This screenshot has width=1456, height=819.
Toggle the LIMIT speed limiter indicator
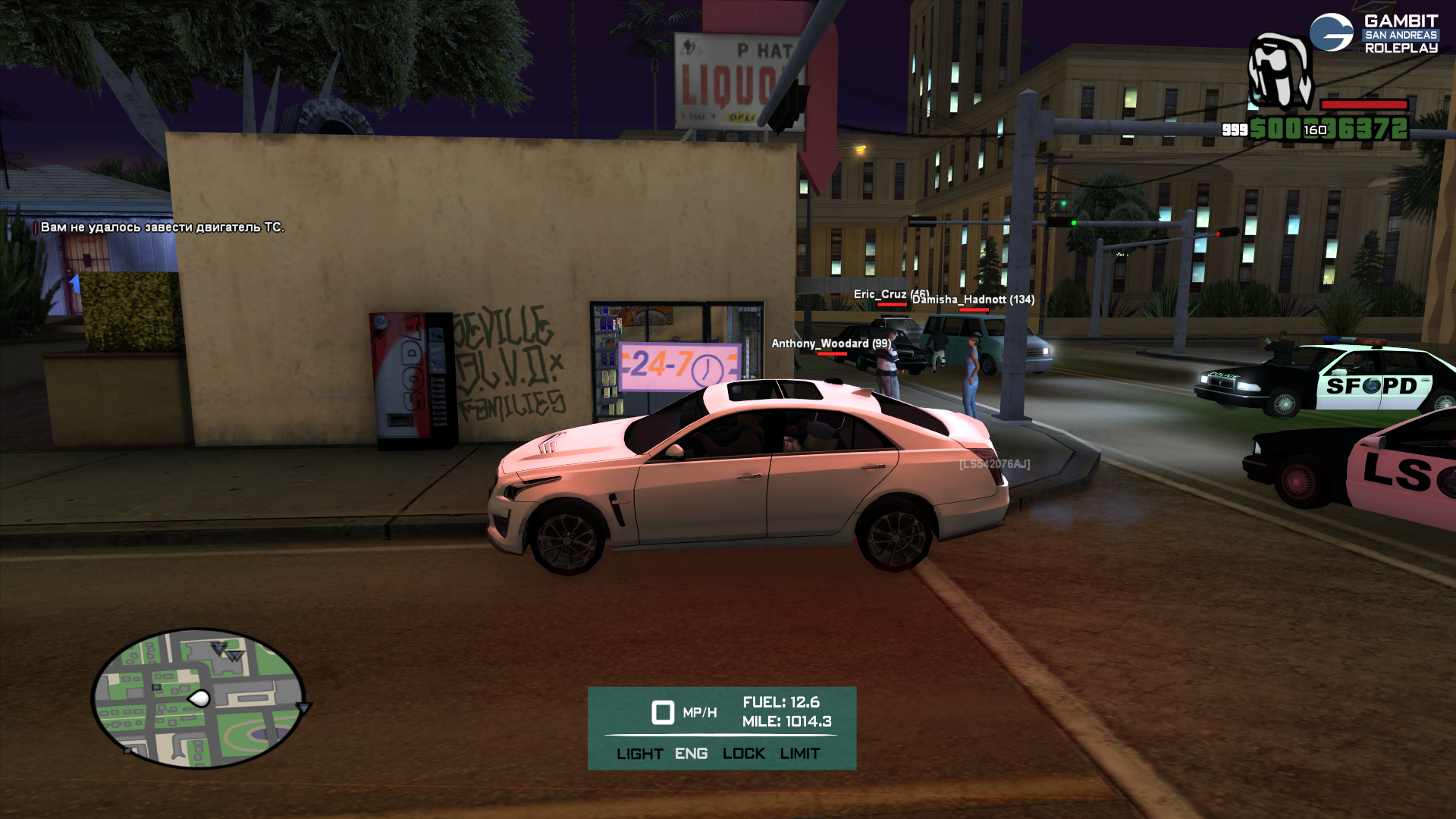(x=799, y=754)
